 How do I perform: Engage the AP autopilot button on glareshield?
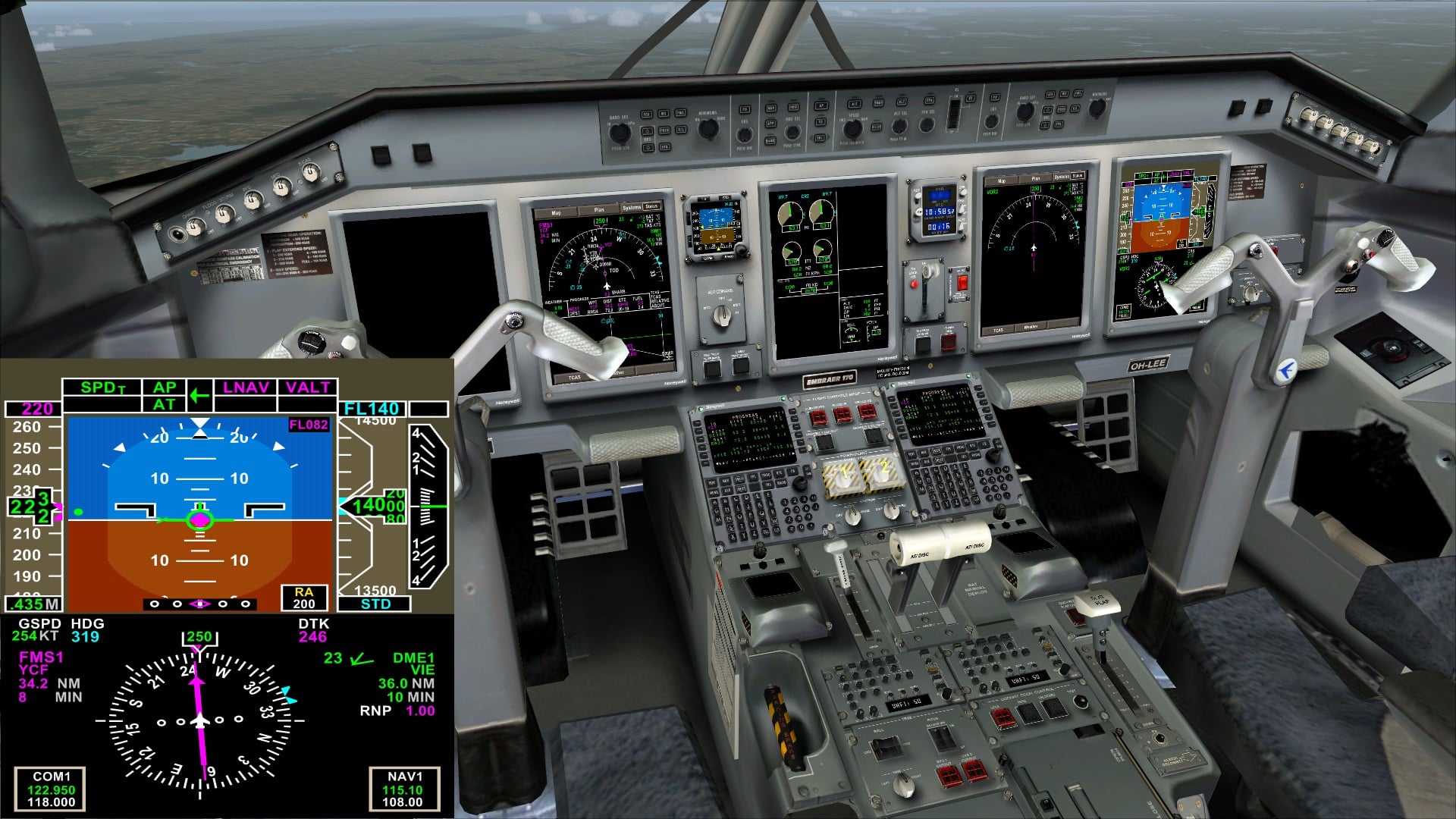point(821,104)
